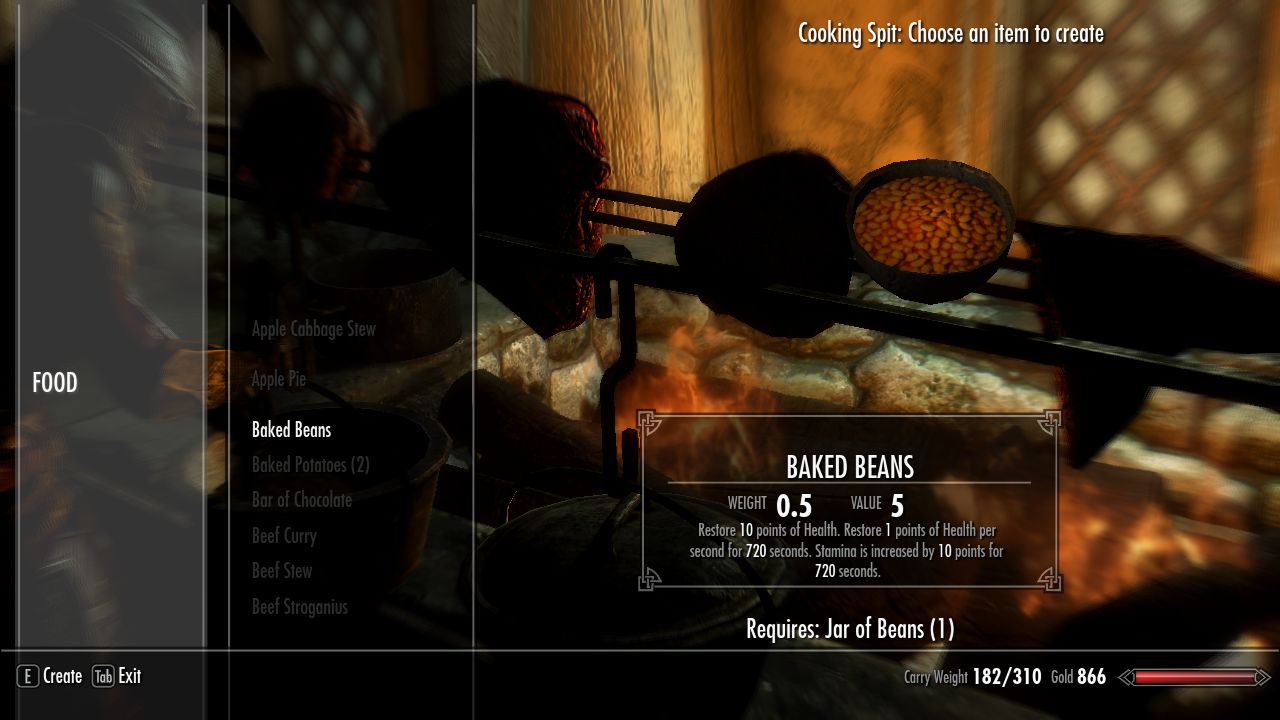The image size is (1280, 720).
Task: Select Bar of Chocolate in the list
Action: (x=301, y=500)
